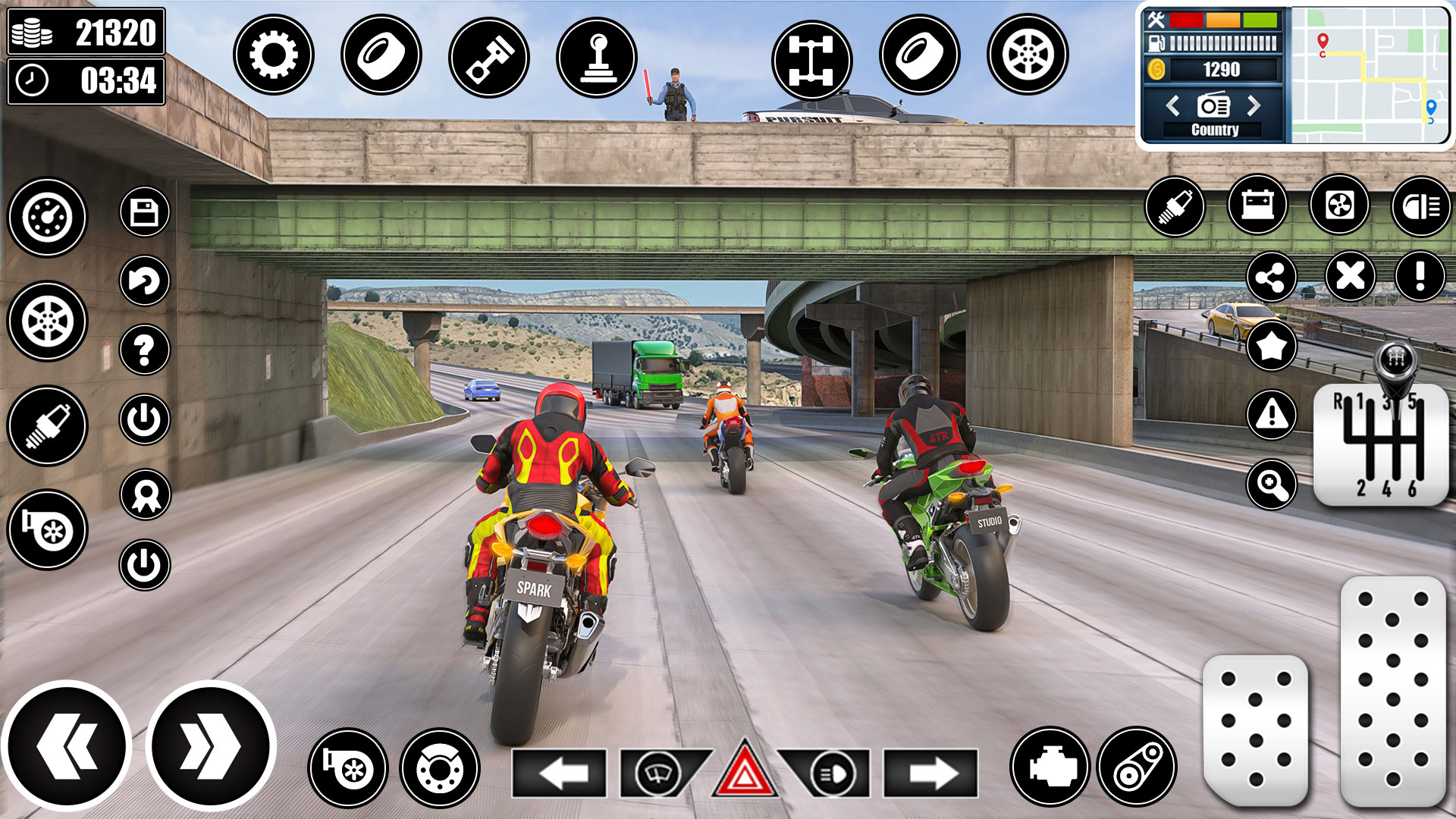Screen dimensions: 1456x819
Task: Open the Country radio station display
Action: 1217,130
